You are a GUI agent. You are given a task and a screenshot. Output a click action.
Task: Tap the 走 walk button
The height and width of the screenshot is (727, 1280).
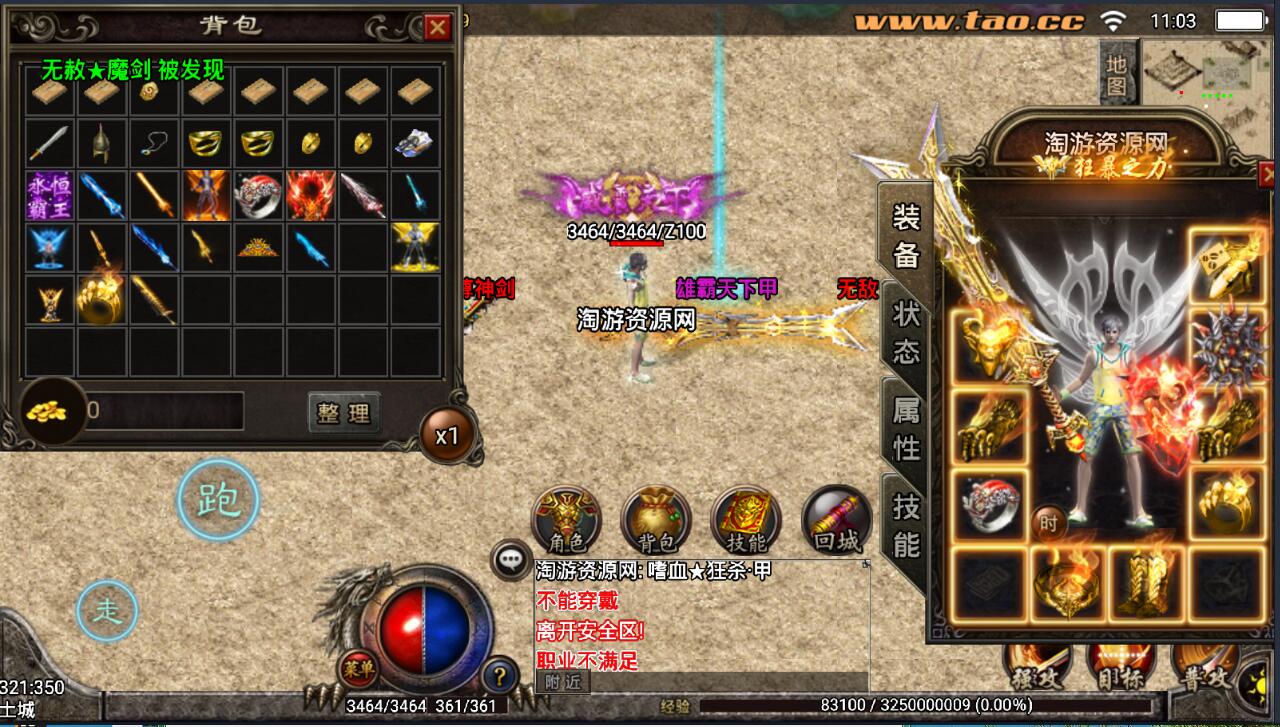(107, 610)
